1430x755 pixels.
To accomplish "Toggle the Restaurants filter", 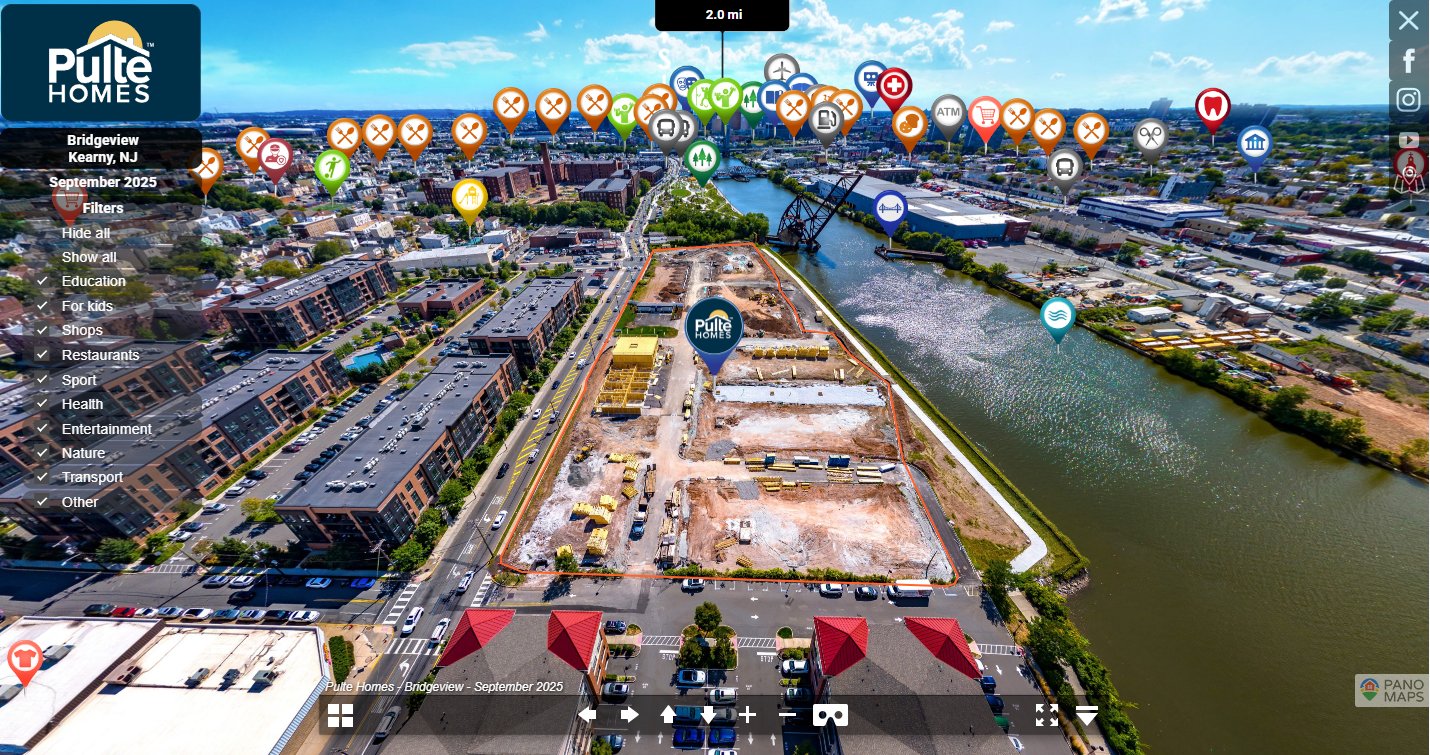I will (100, 355).
